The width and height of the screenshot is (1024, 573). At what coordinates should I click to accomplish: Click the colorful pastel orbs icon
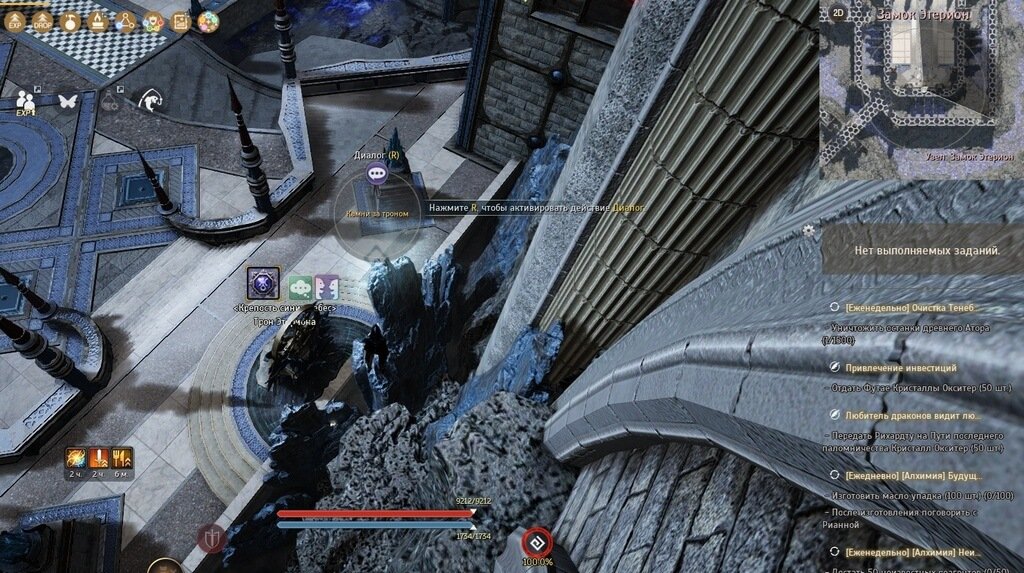click(208, 21)
